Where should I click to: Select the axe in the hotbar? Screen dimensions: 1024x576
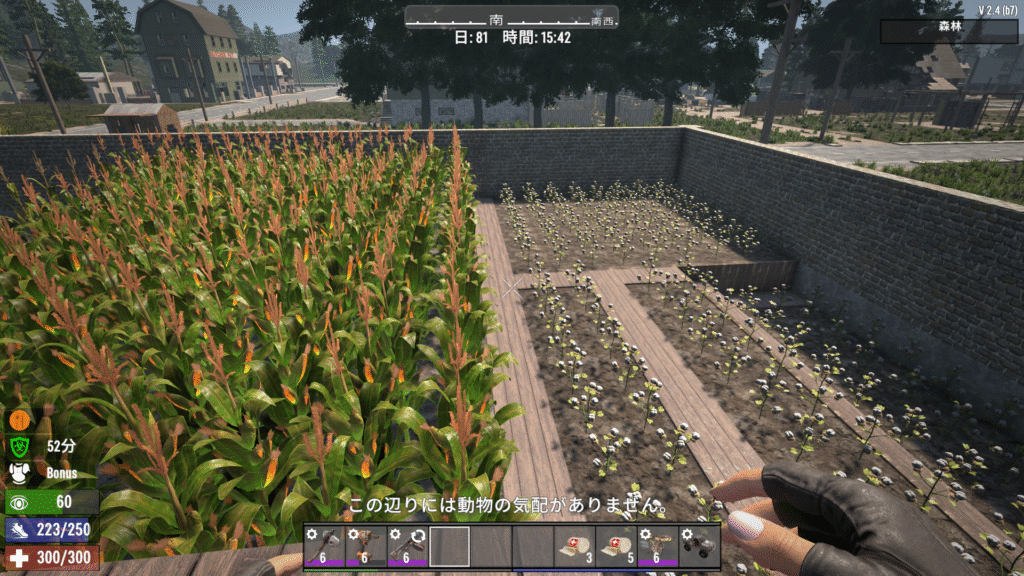tap(325, 547)
